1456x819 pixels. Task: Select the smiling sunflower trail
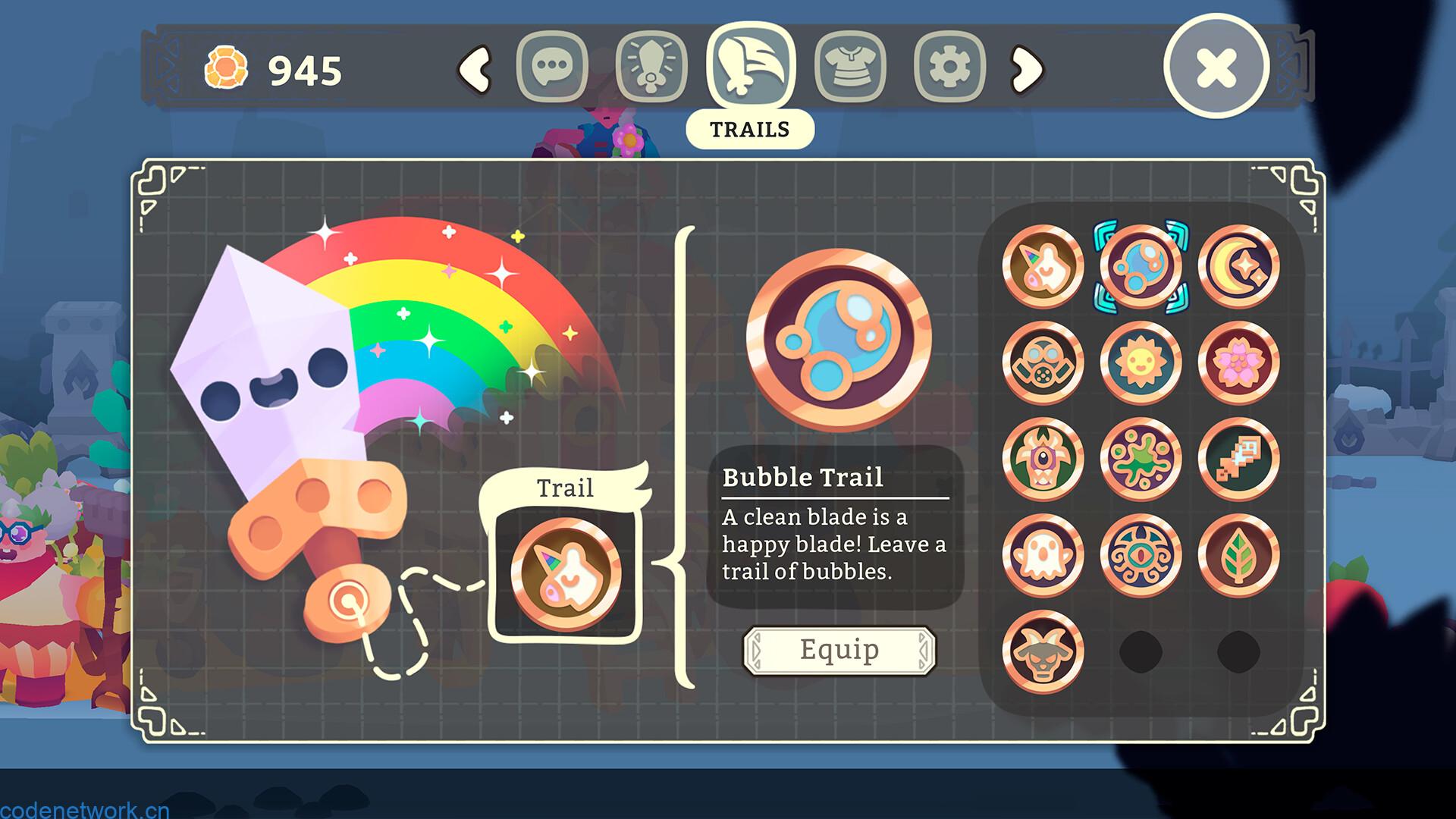[1141, 362]
